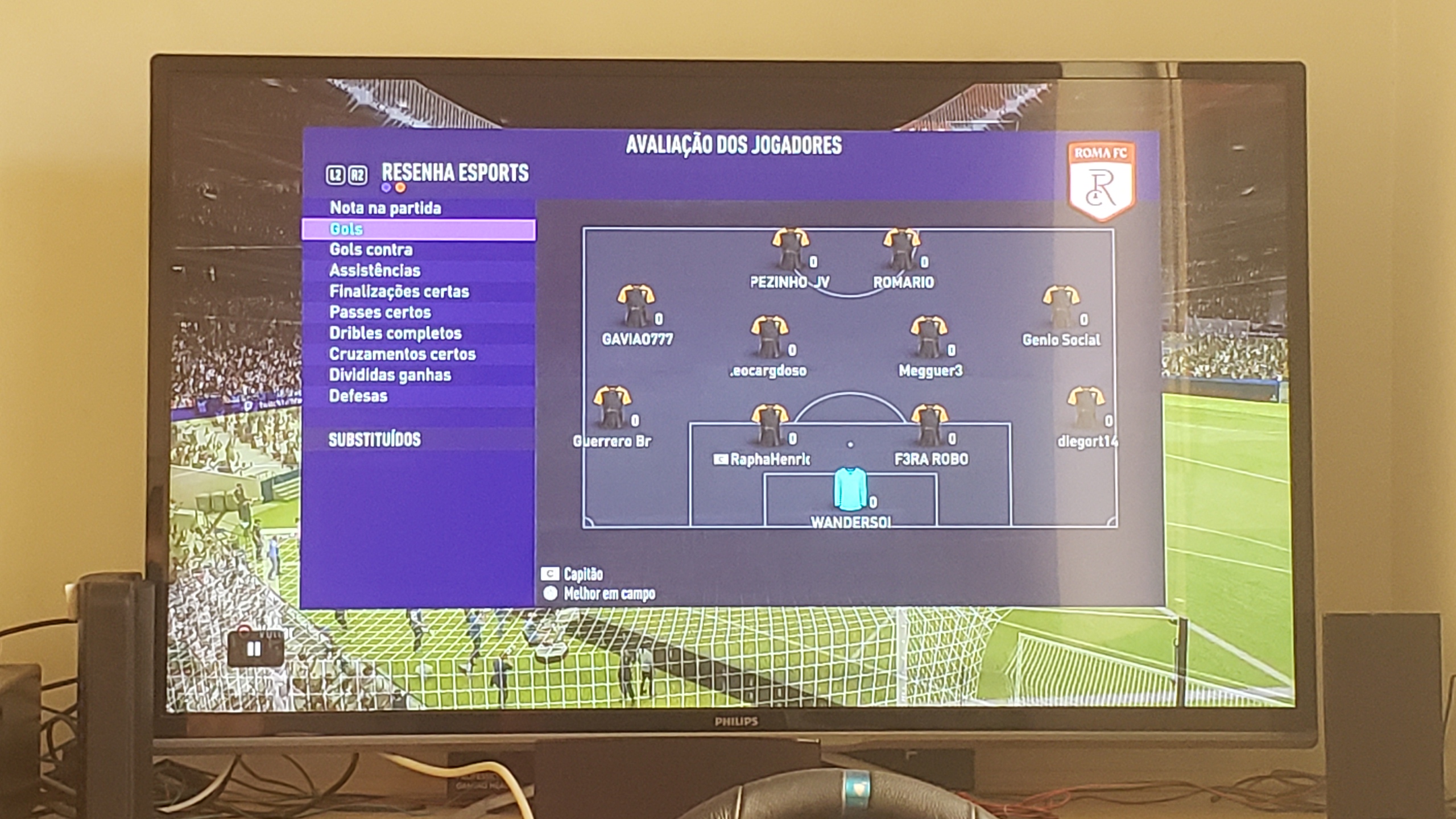Select Genio Social player marker
This screenshot has width=1456, height=819.
pyautogui.click(x=1061, y=307)
